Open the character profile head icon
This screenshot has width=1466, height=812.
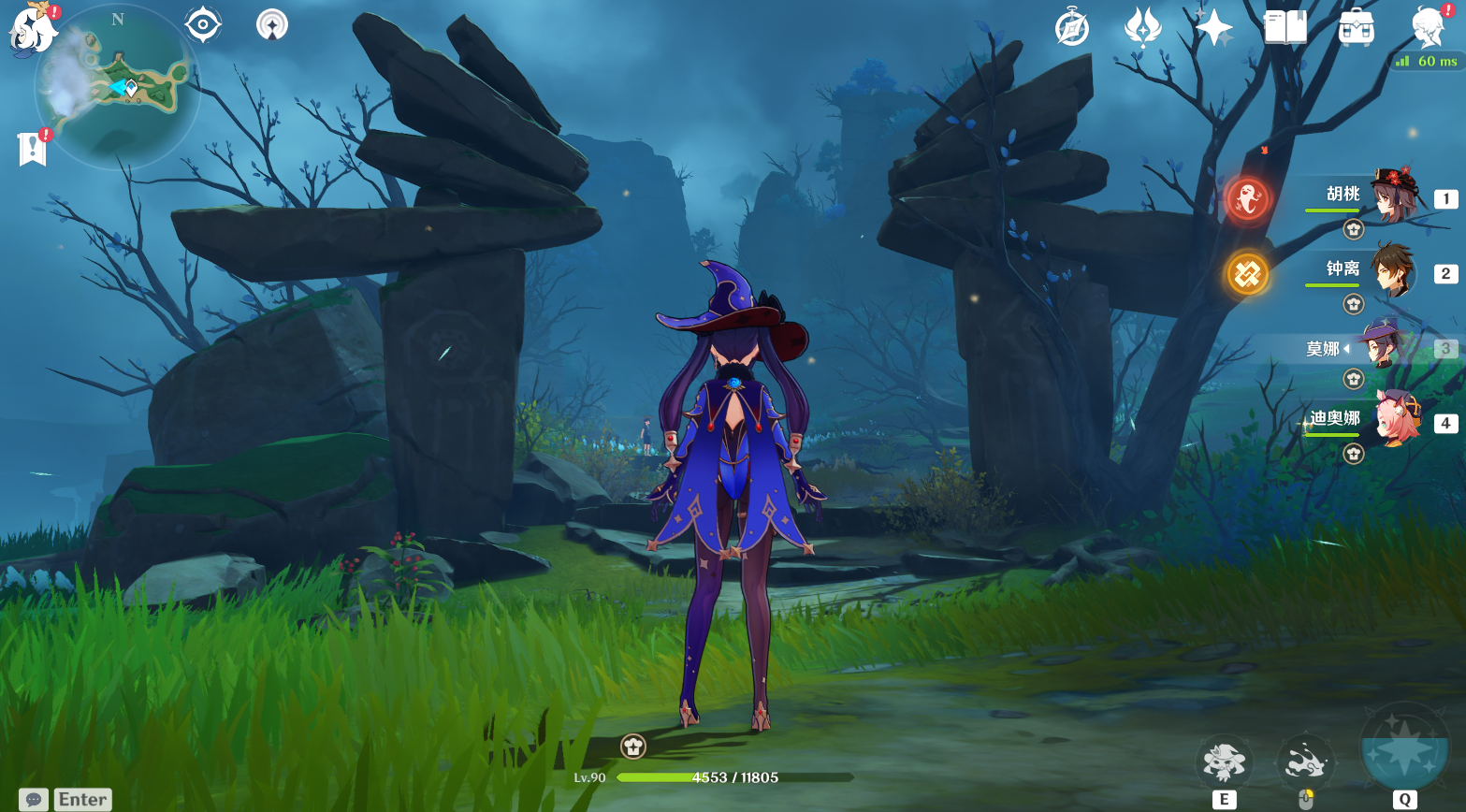coord(1428,27)
